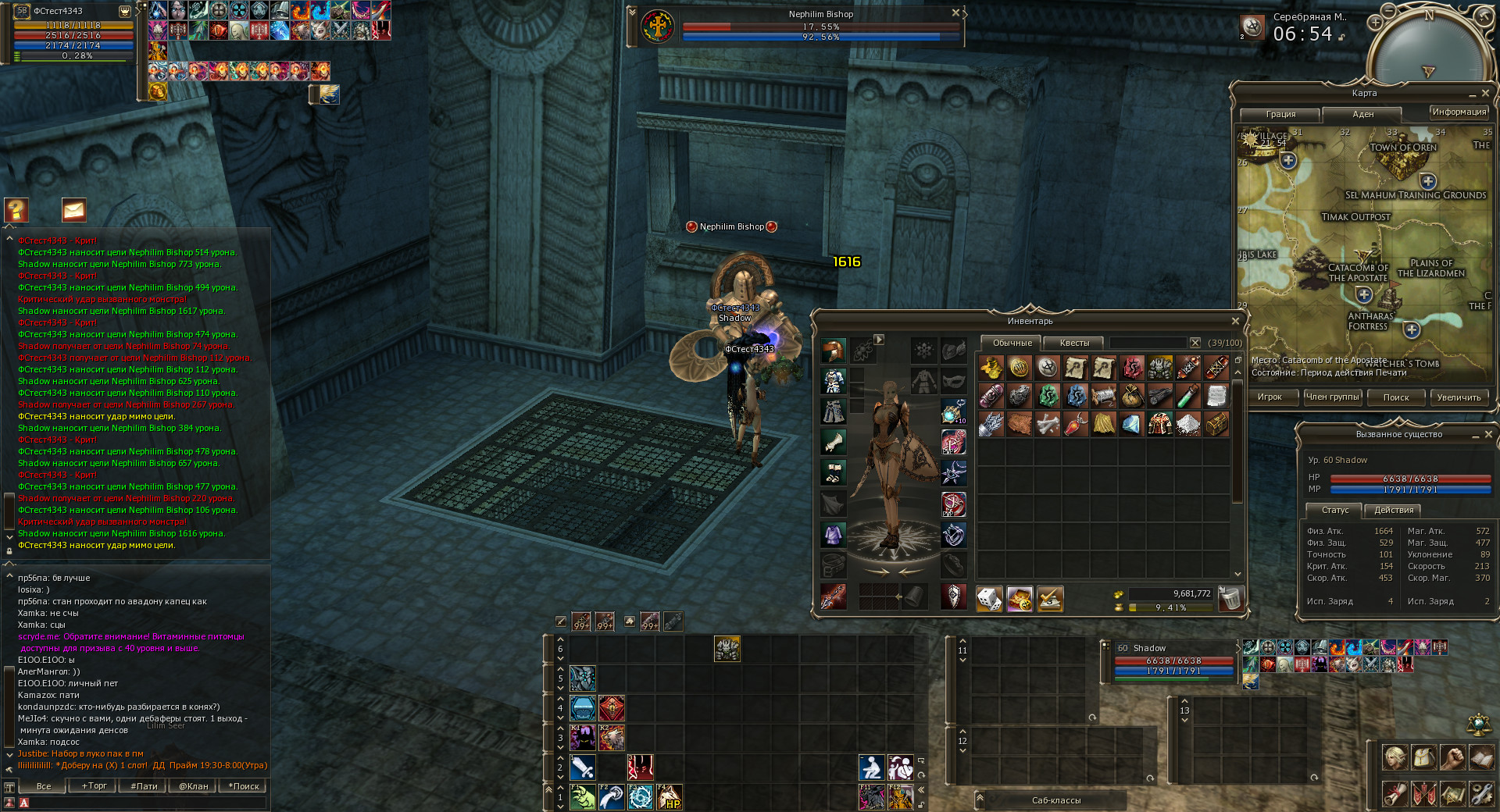Open the map Информация panel

(1459, 112)
